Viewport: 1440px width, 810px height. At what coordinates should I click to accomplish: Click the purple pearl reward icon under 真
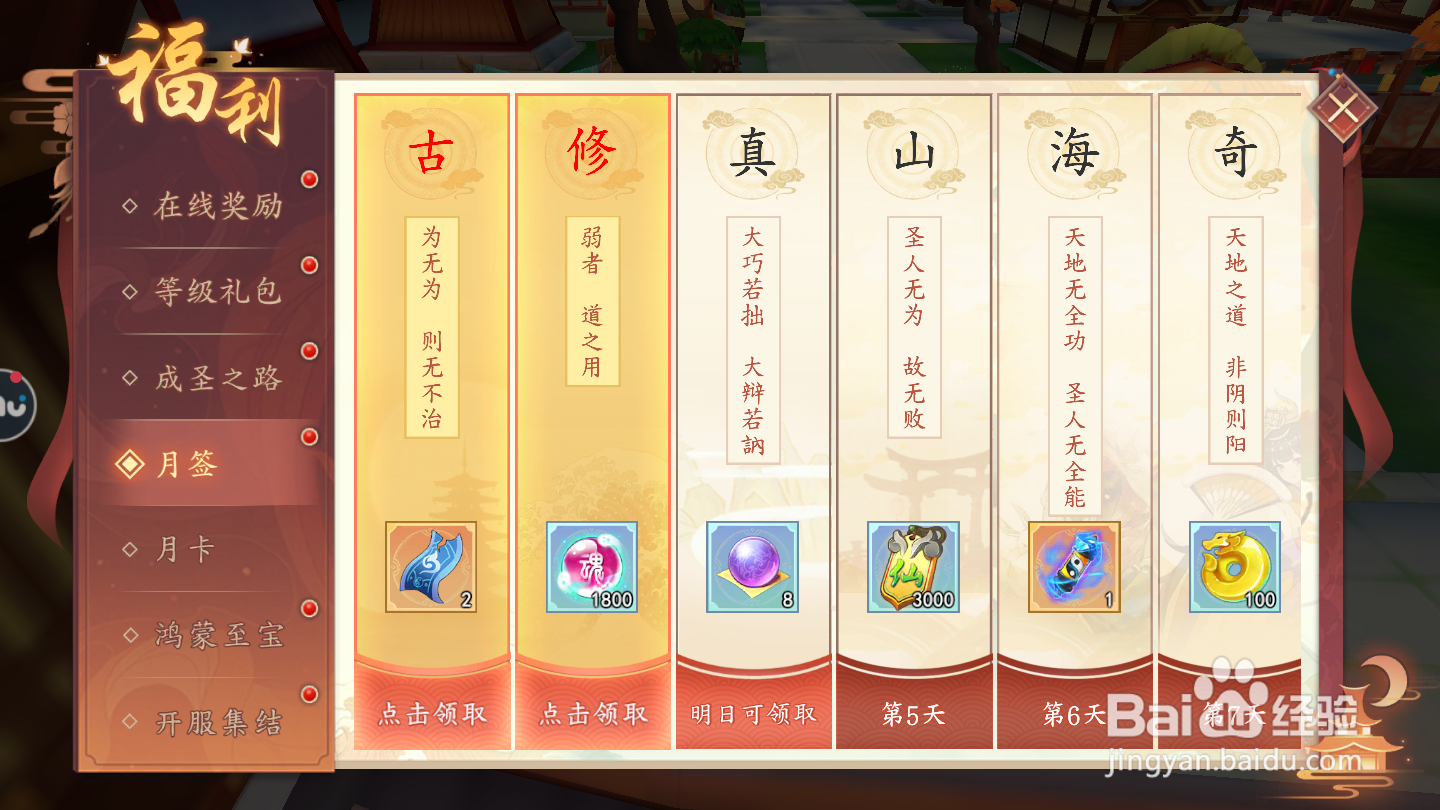point(752,565)
